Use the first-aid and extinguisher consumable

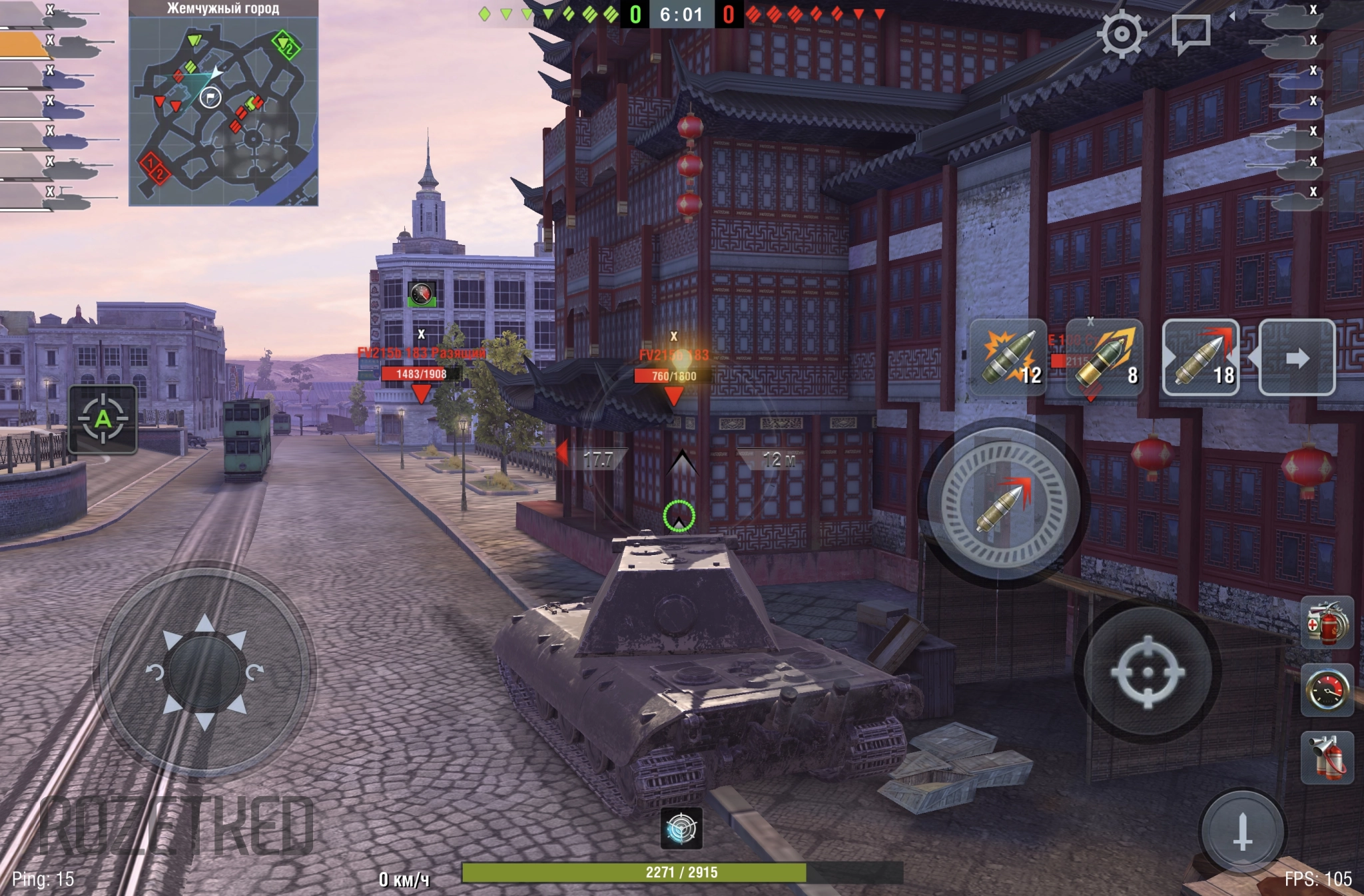point(1327,623)
